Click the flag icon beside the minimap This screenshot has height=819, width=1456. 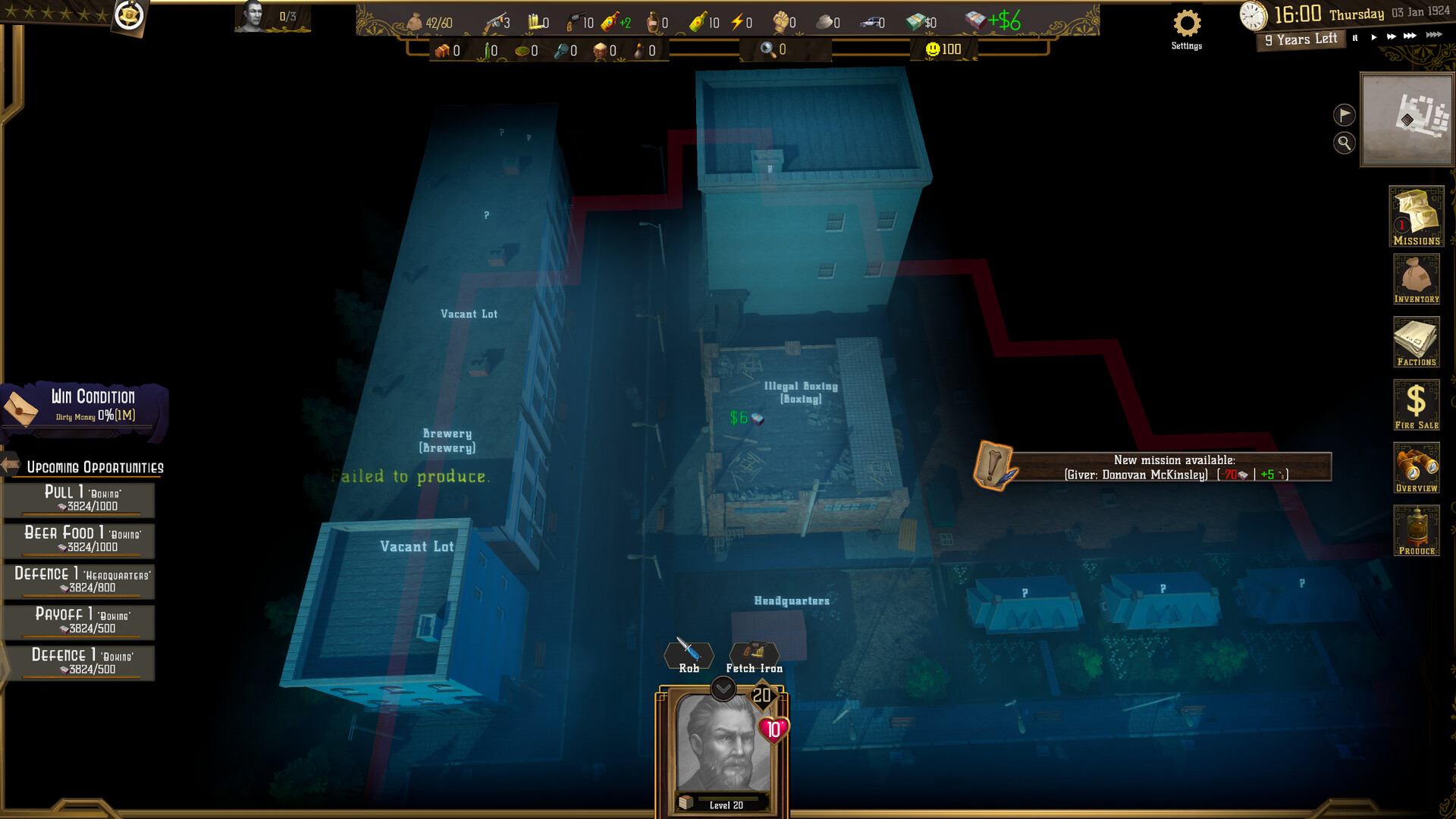pos(1345,116)
